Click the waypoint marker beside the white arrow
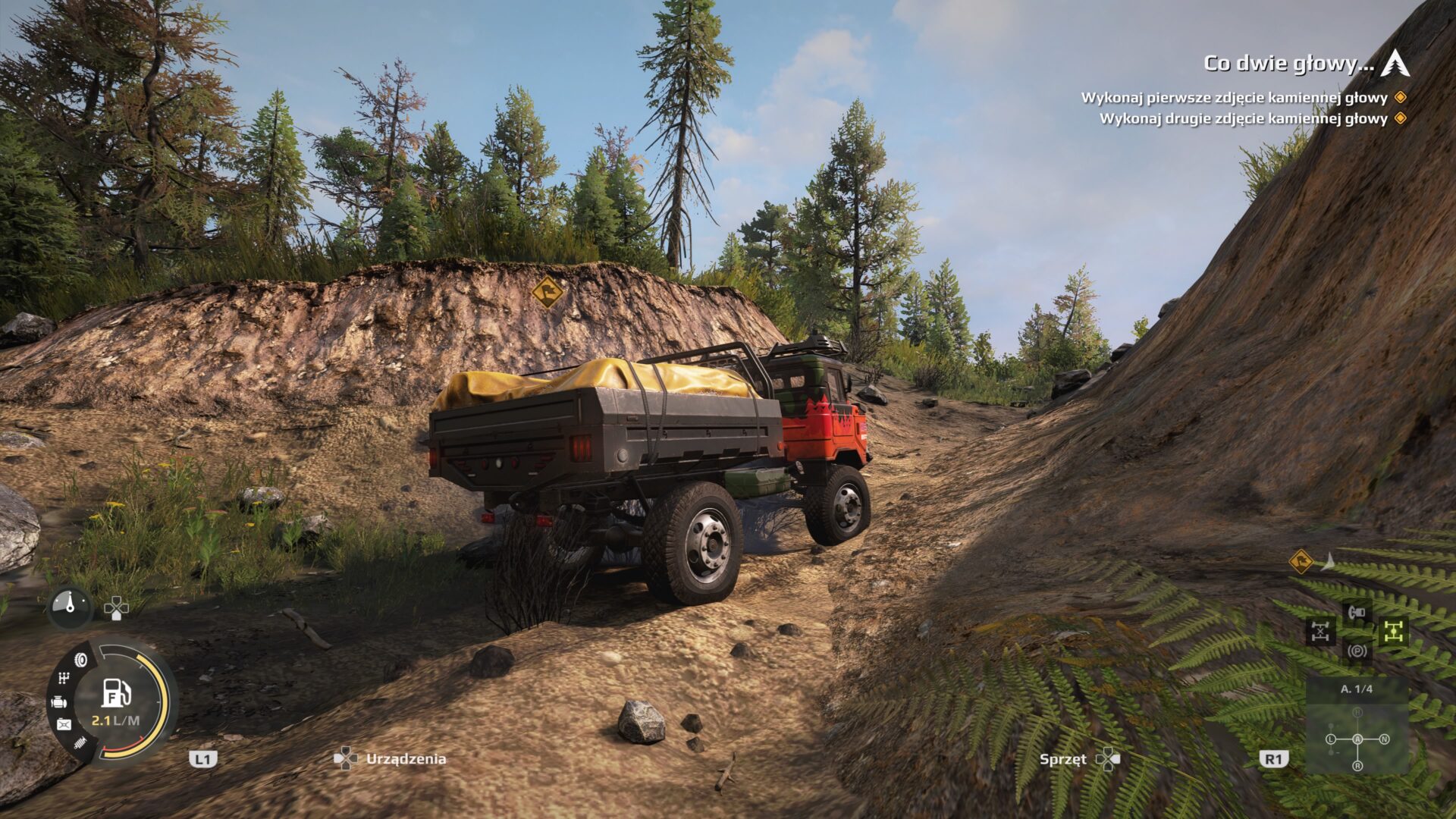Screen dimensions: 1456x819 click(x=1301, y=562)
